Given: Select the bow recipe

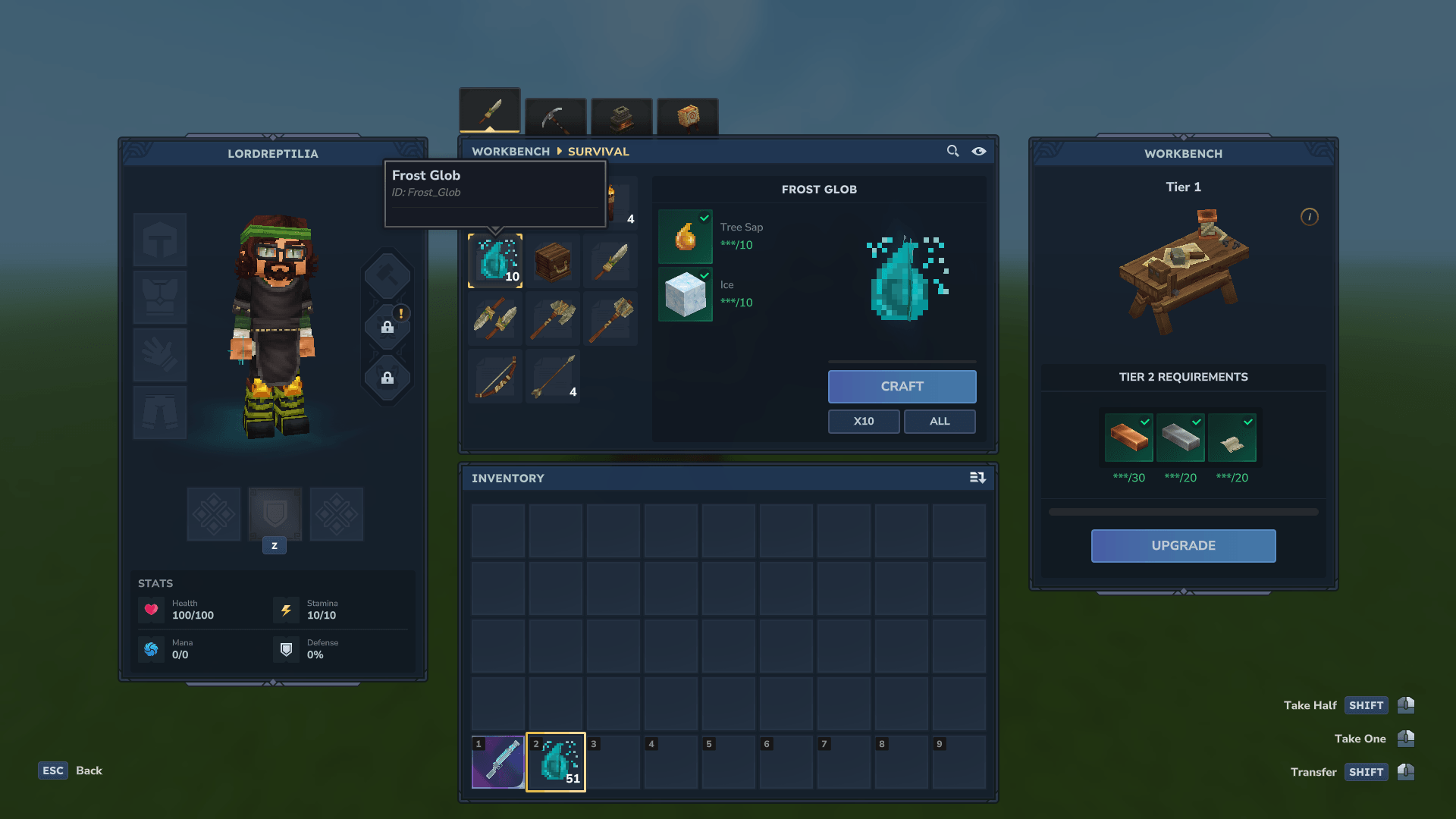Looking at the screenshot, I should point(495,376).
